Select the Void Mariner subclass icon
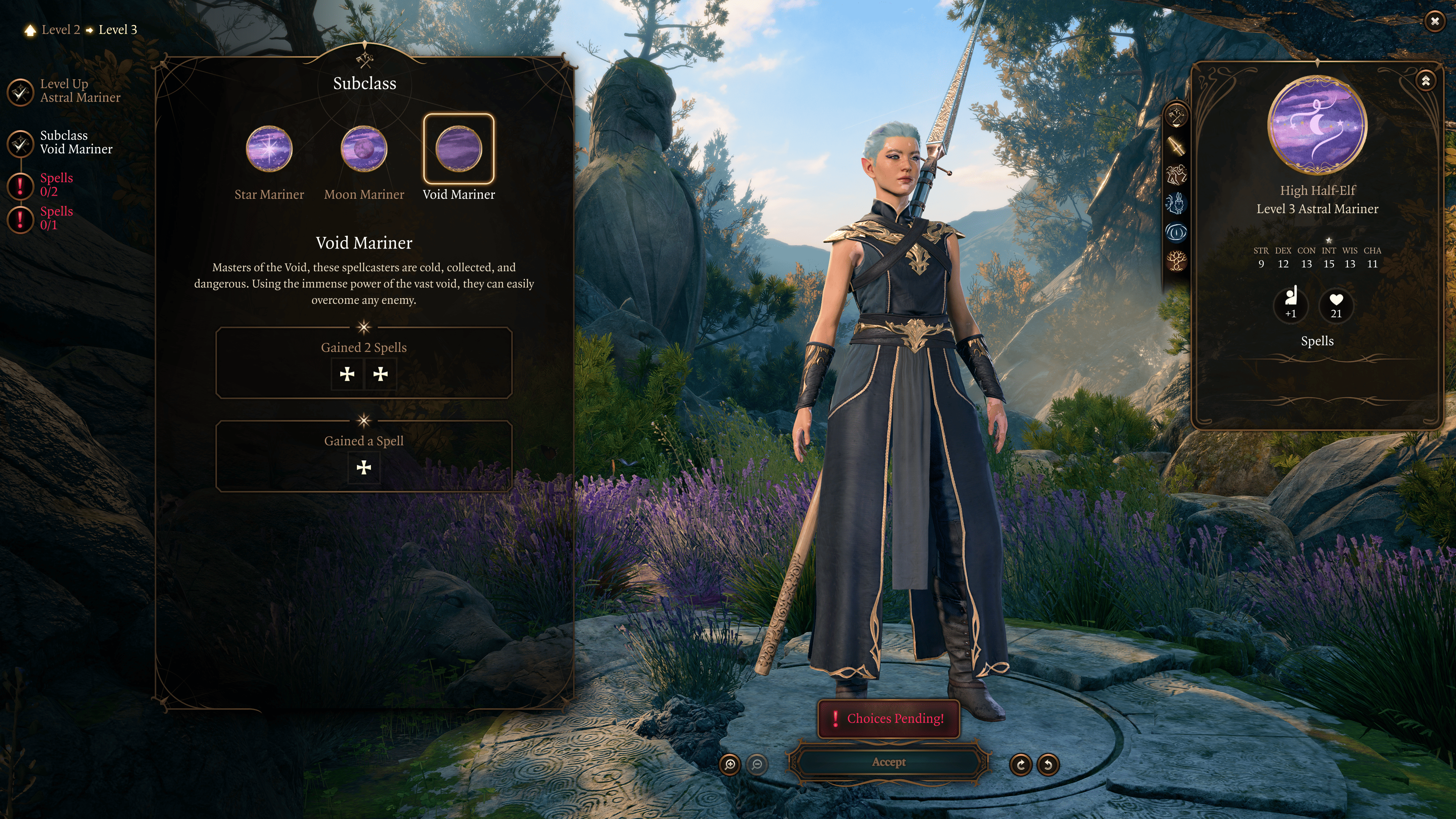Viewport: 1456px width, 819px height. point(459,149)
